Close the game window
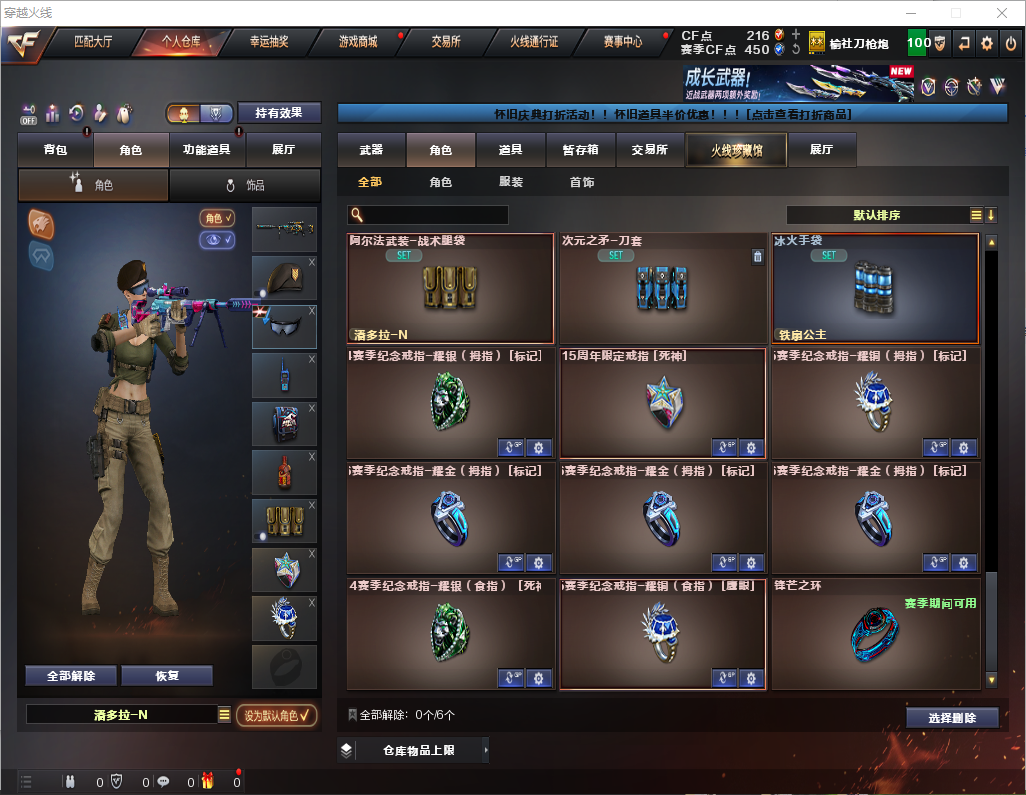 (1001, 13)
